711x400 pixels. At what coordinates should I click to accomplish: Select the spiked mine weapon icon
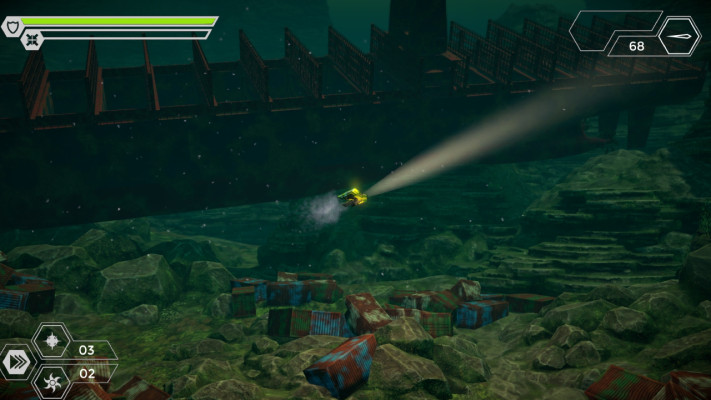tap(52, 341)
